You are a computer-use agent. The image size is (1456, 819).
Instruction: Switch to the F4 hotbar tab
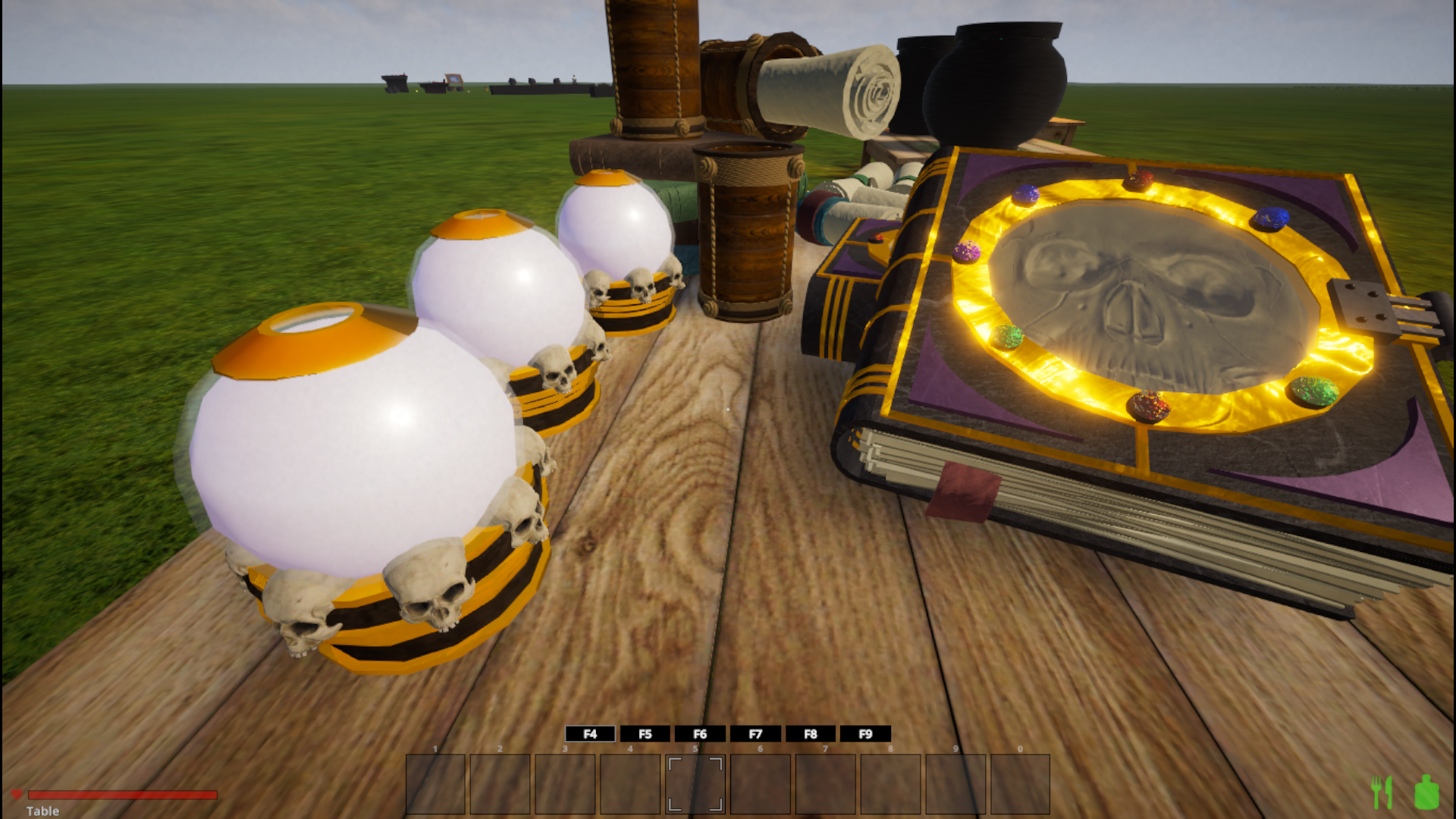pyautogui.click(x=590, y=734)
